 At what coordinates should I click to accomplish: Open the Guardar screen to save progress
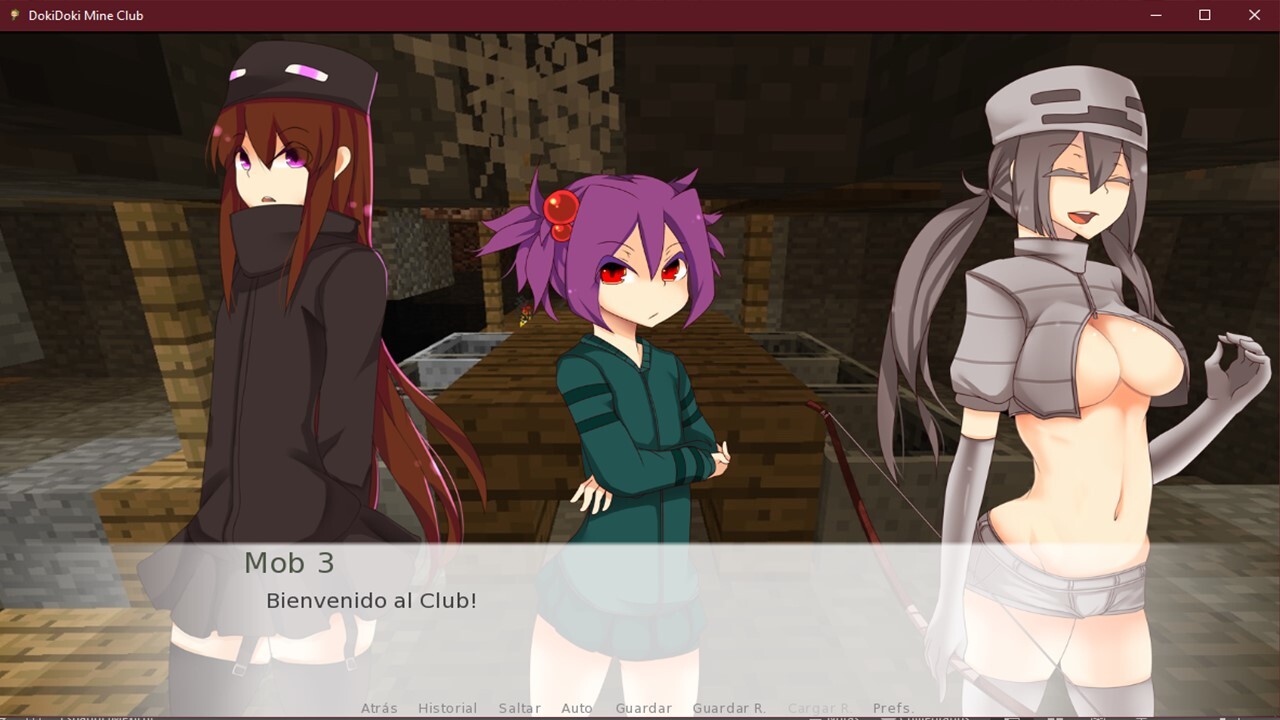tap(643, 708)
